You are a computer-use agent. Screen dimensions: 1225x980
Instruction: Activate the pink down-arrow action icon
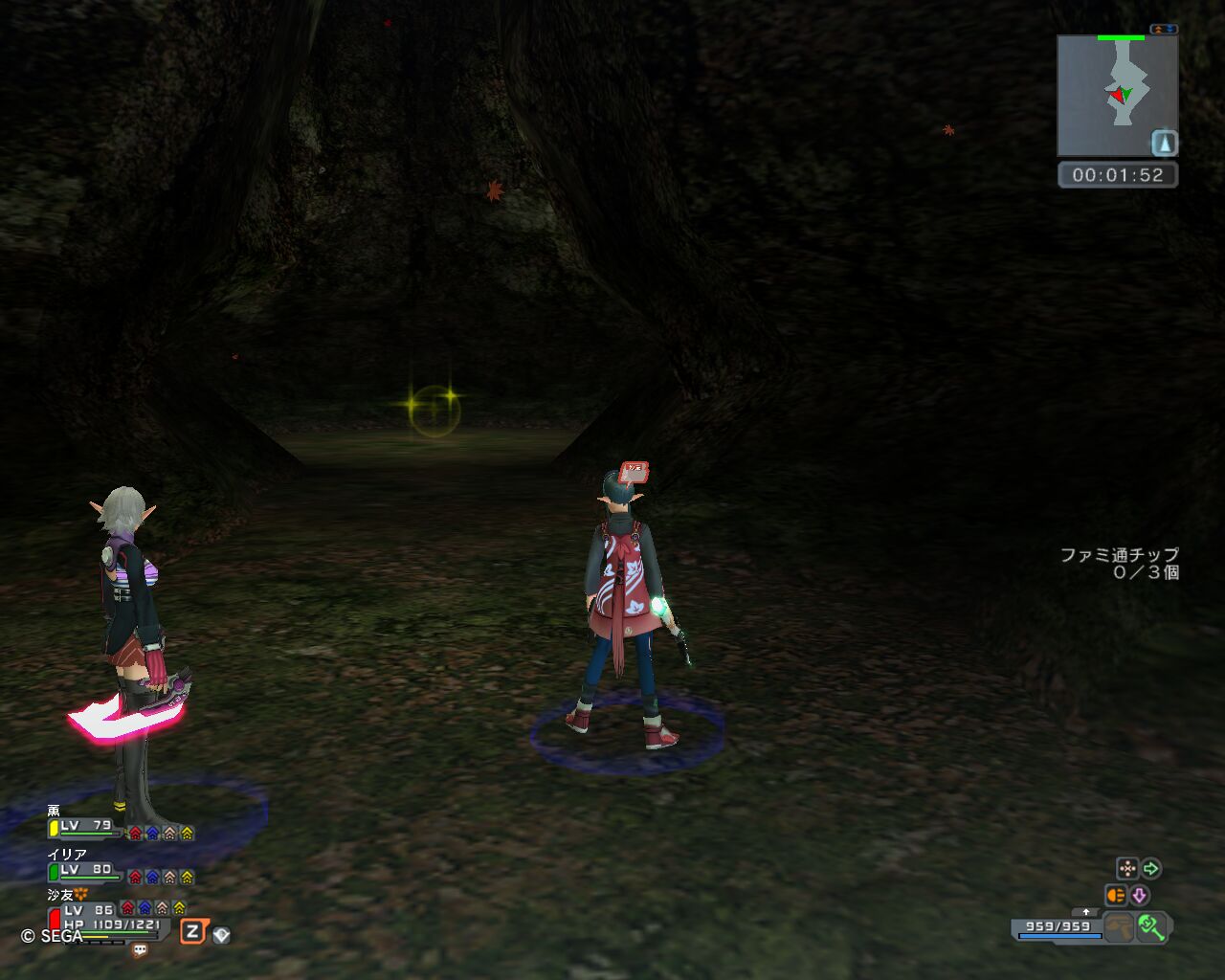[1140, 896]
